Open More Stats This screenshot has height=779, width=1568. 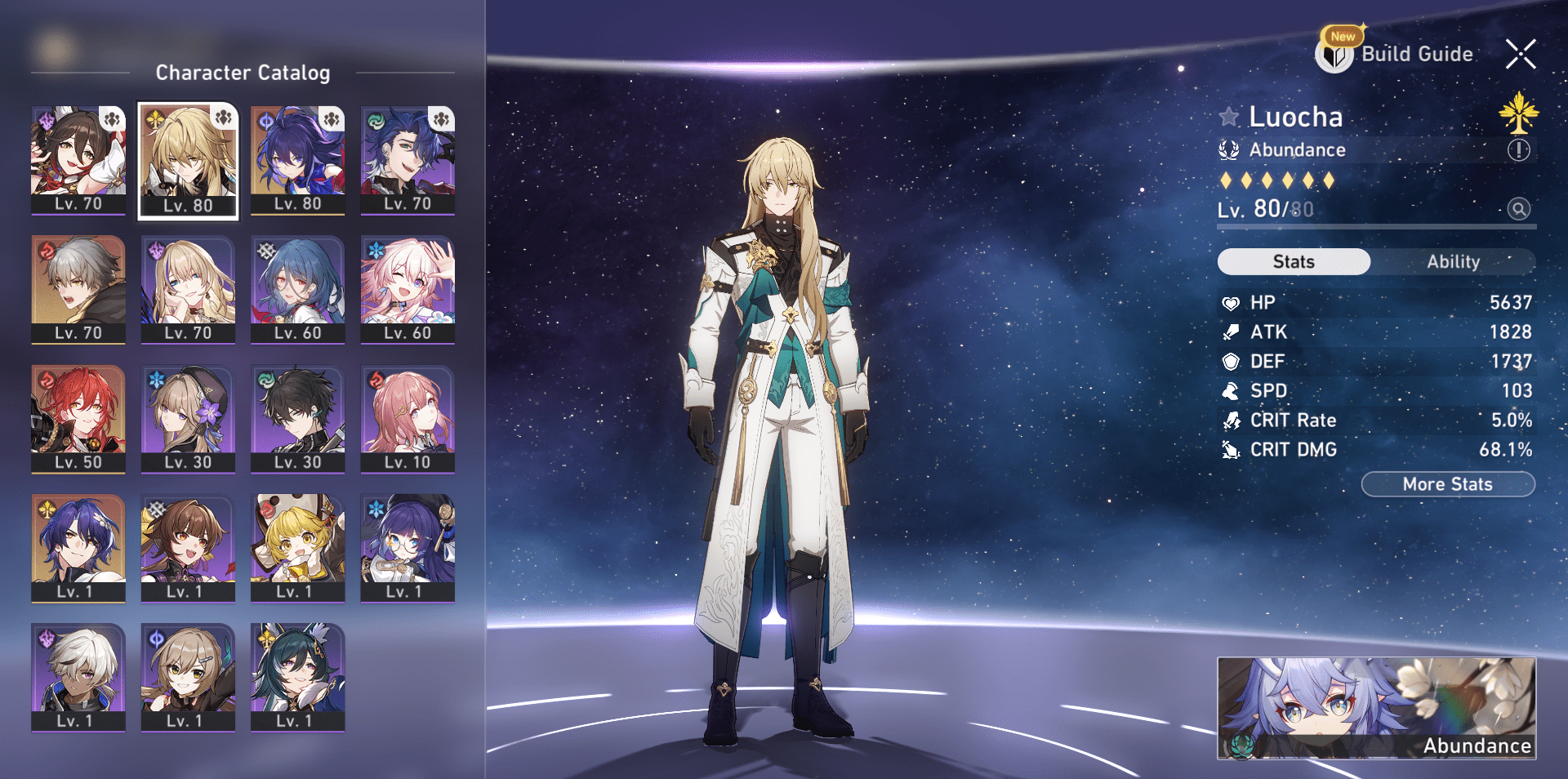click(1447, 483)
